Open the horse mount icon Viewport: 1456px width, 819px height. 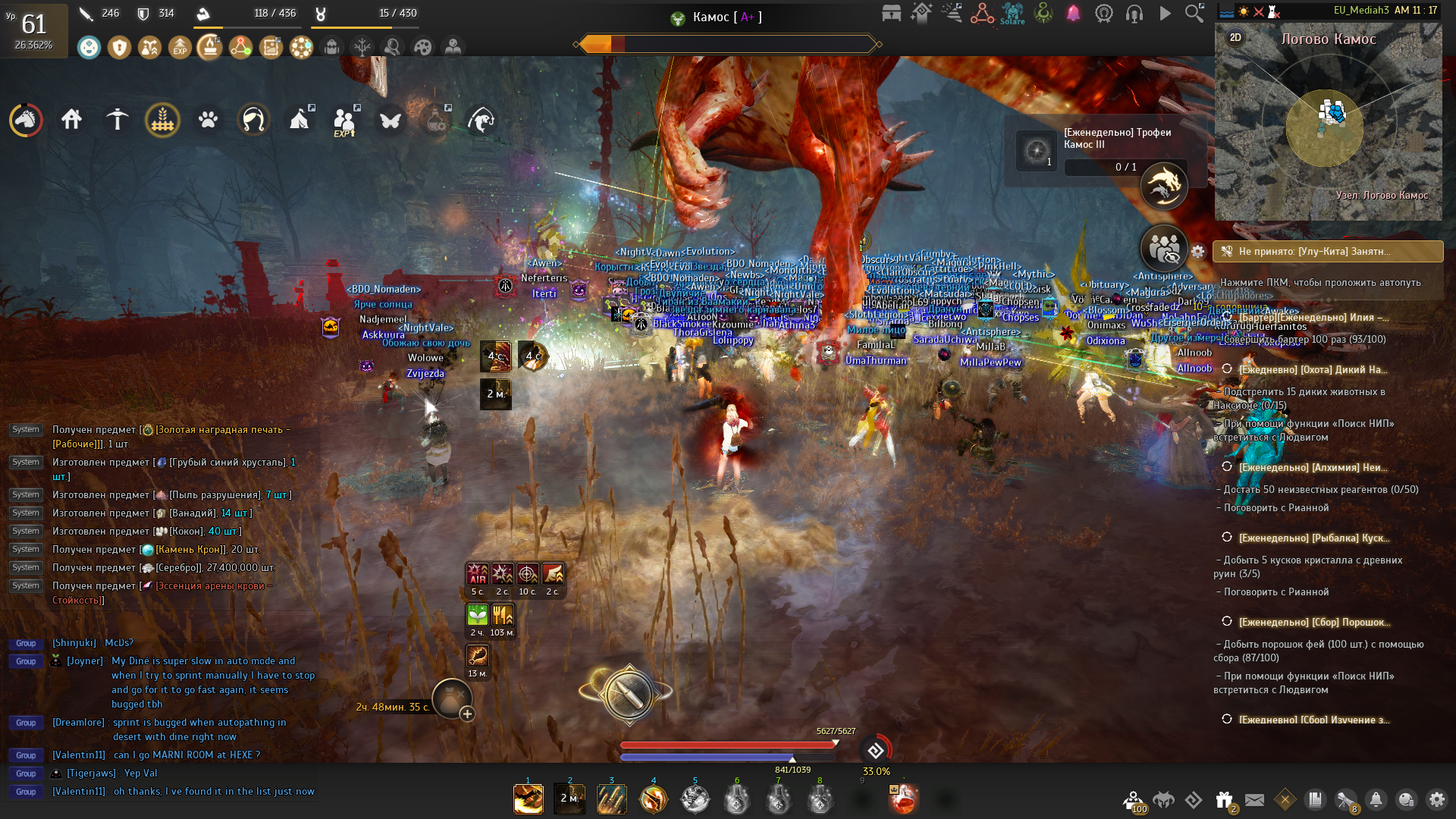coord(26,120)
